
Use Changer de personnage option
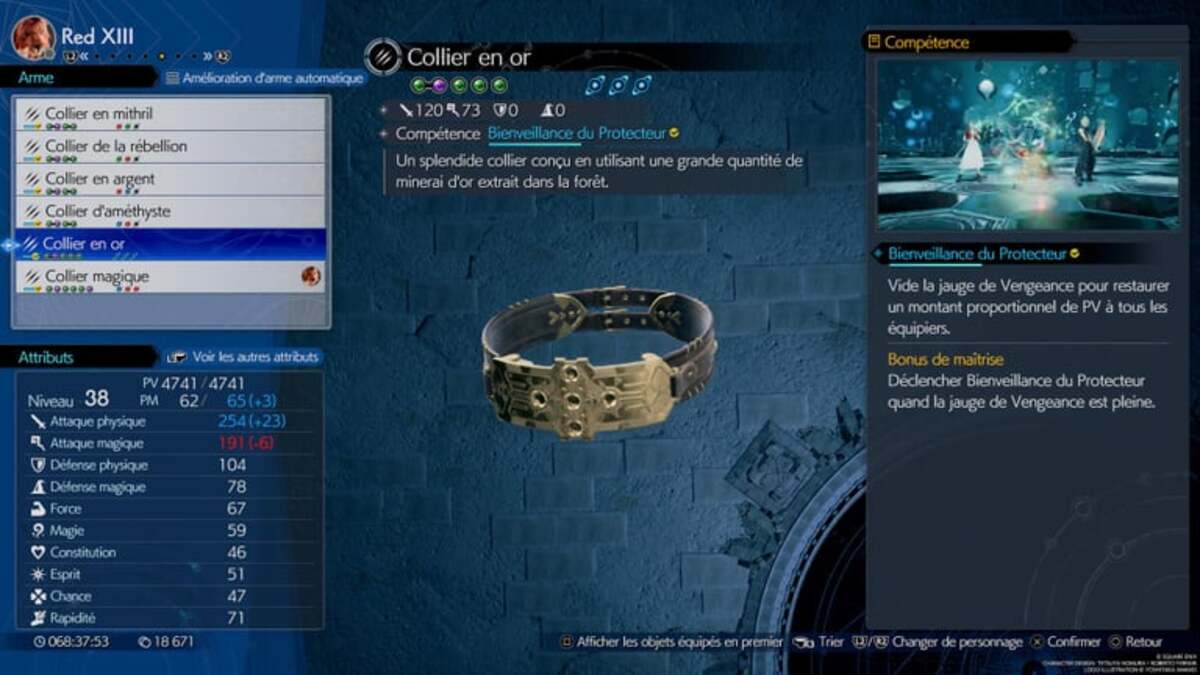943,642
